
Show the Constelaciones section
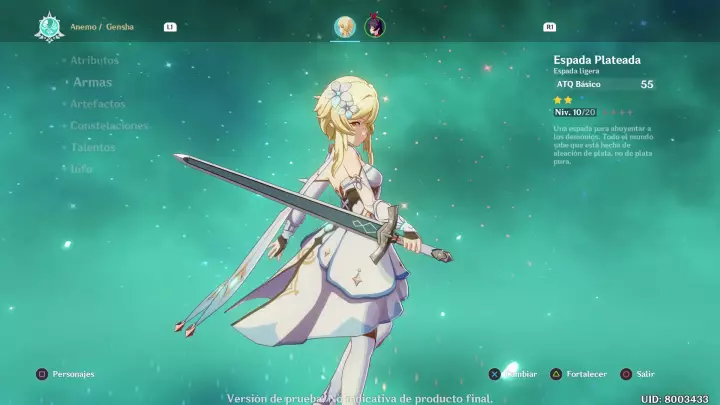[x=109, y=126]
